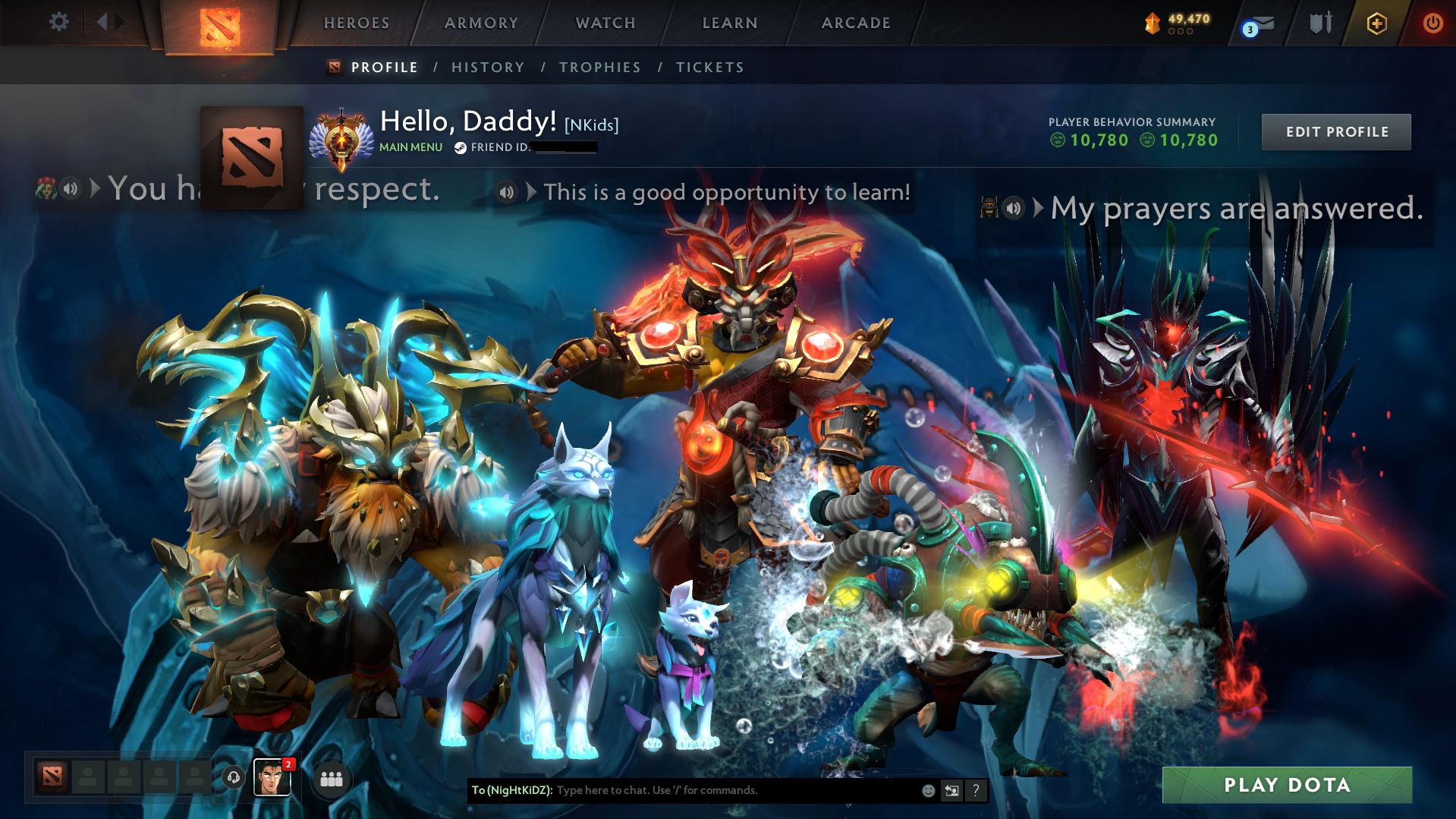Switch to the TROPHIES tab
The image size is (1456, 819).
pos(599,67)
